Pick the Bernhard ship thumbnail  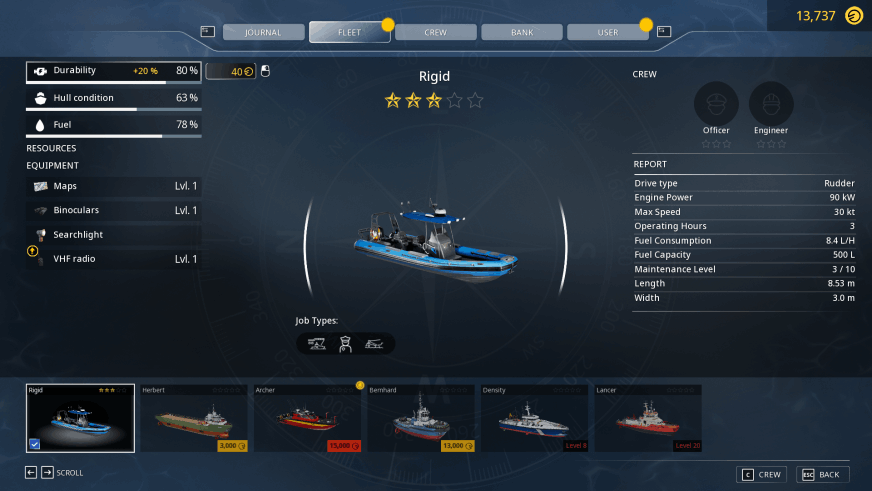[x=421, y=418]
